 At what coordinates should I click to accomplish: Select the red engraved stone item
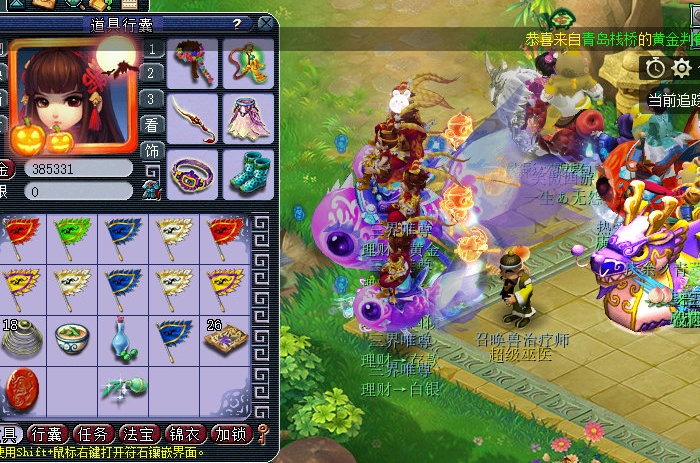pyautogui.click(x=22, y=388)
